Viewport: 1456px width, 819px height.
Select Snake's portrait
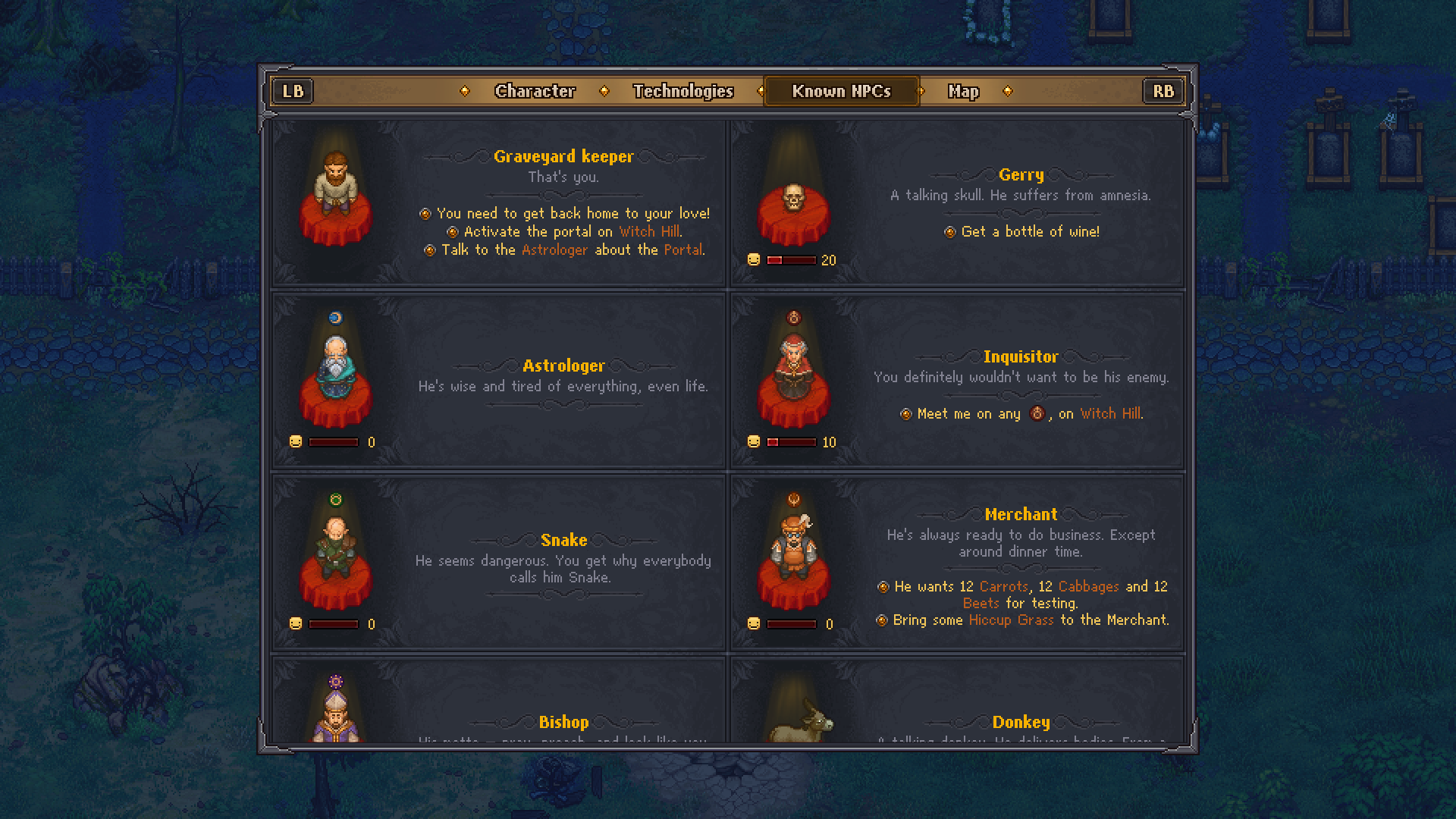tap(336, 554)
